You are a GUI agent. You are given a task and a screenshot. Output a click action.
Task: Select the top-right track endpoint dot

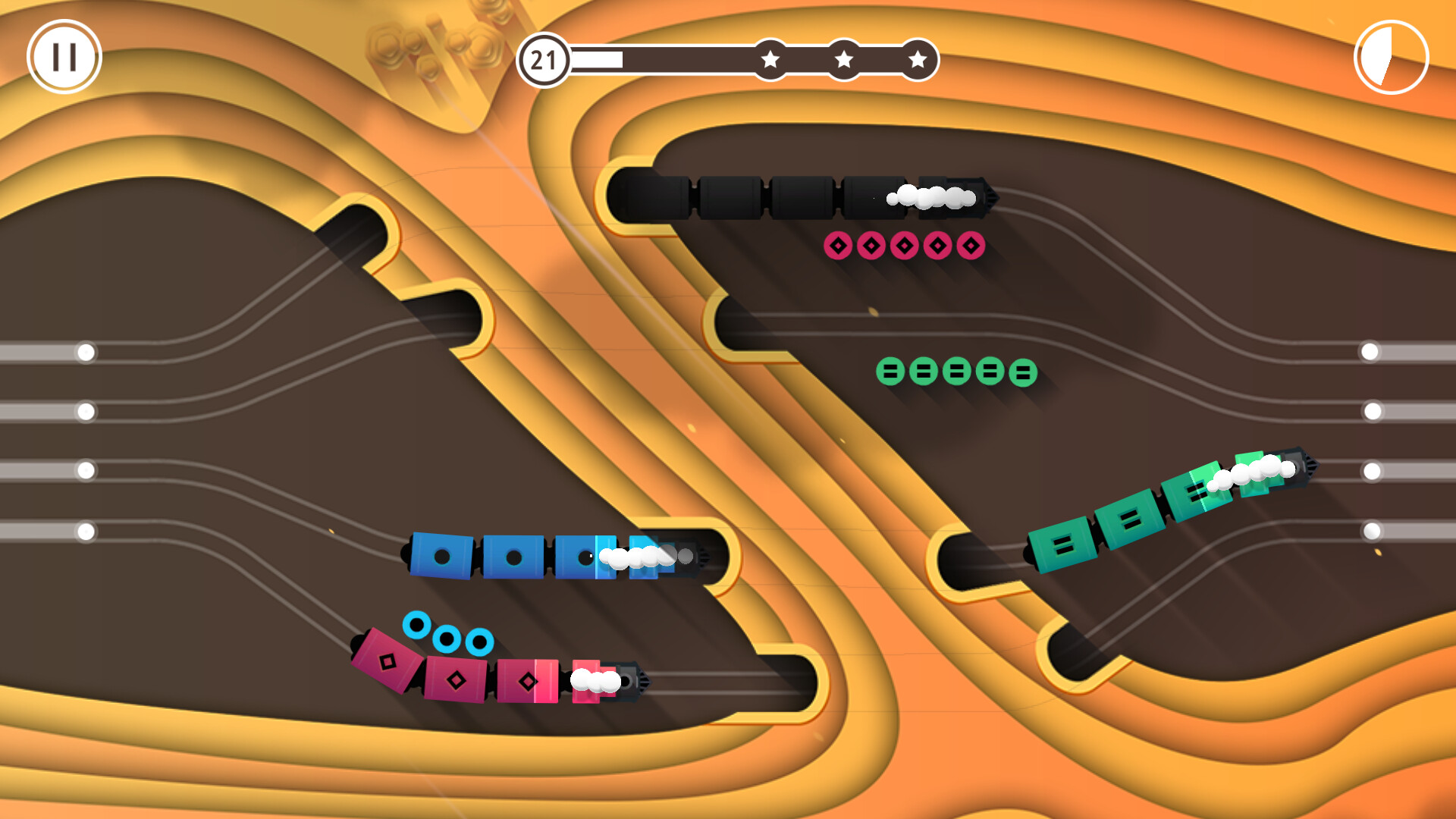pyautogui.click(x=1370, y=351)
